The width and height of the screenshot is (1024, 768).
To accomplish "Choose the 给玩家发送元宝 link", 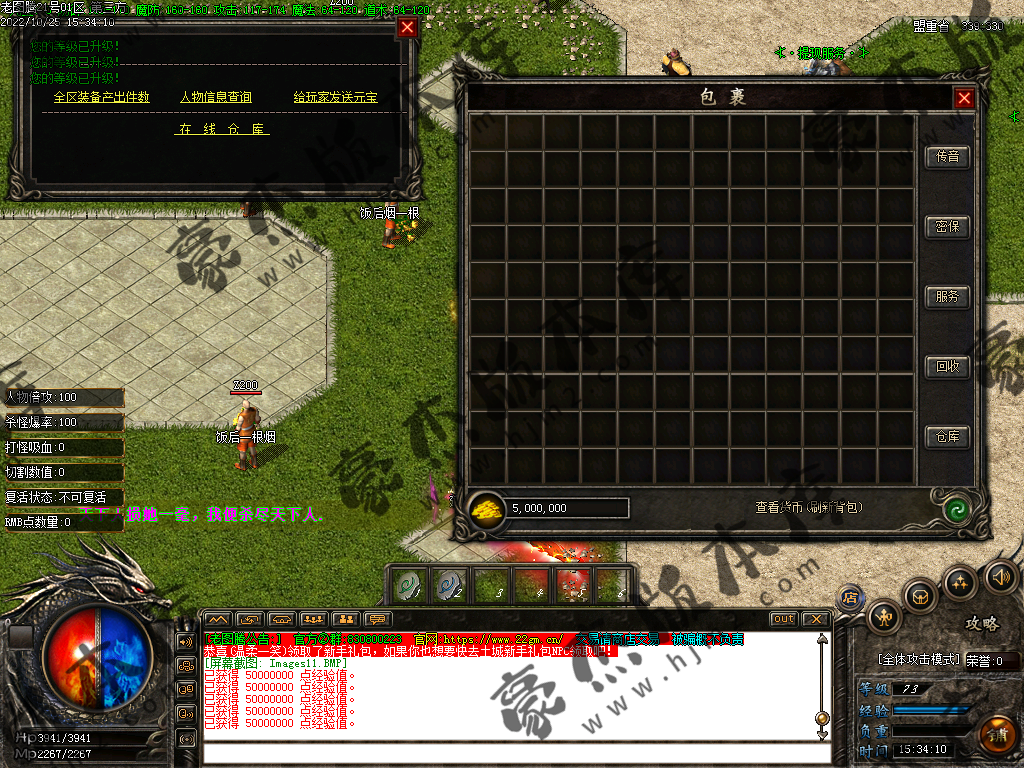I will point(335,97).
